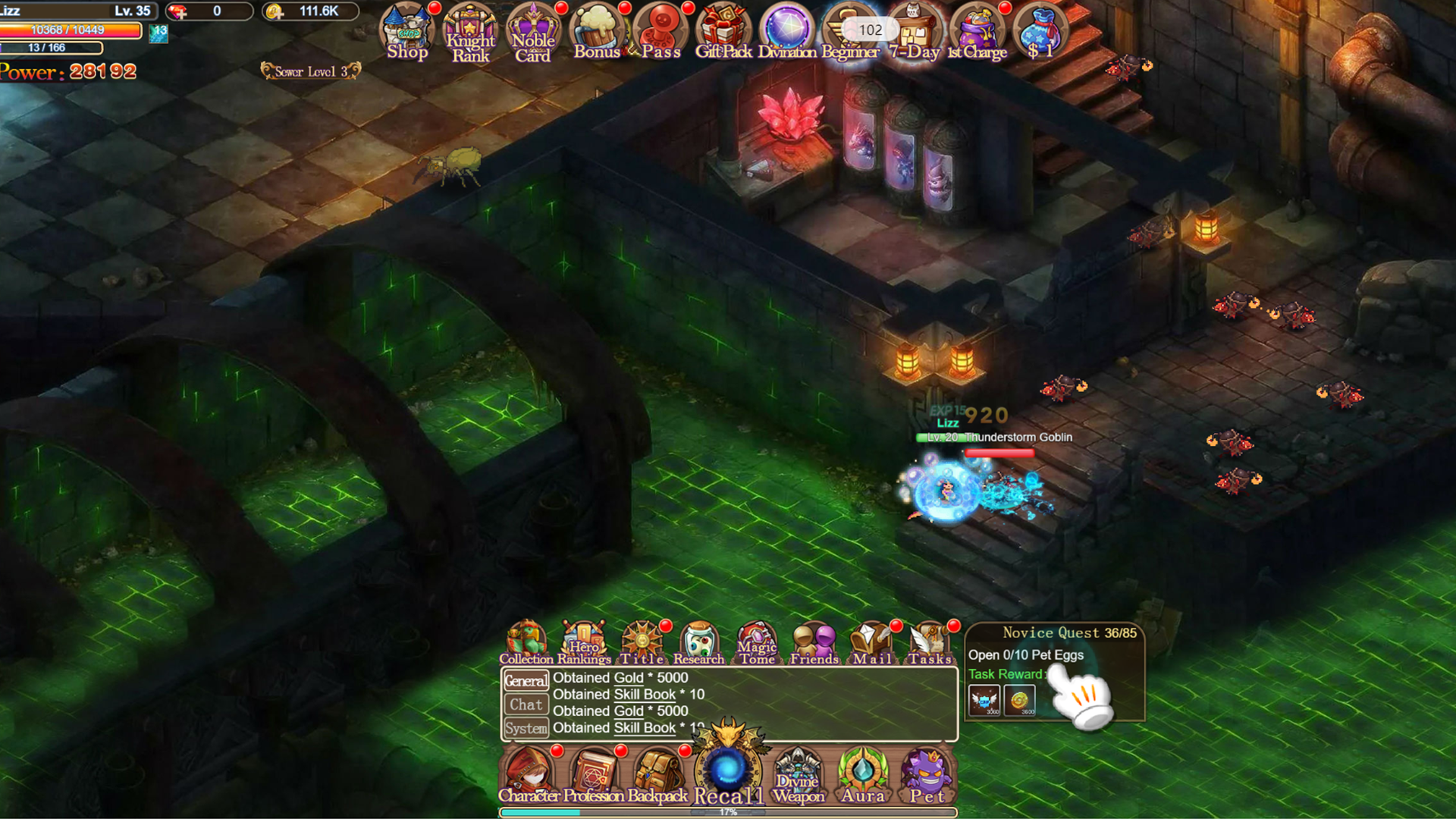Switch to the General chat tab
This screenshot has width=1456, height=819.
click(x=526, y=680)
